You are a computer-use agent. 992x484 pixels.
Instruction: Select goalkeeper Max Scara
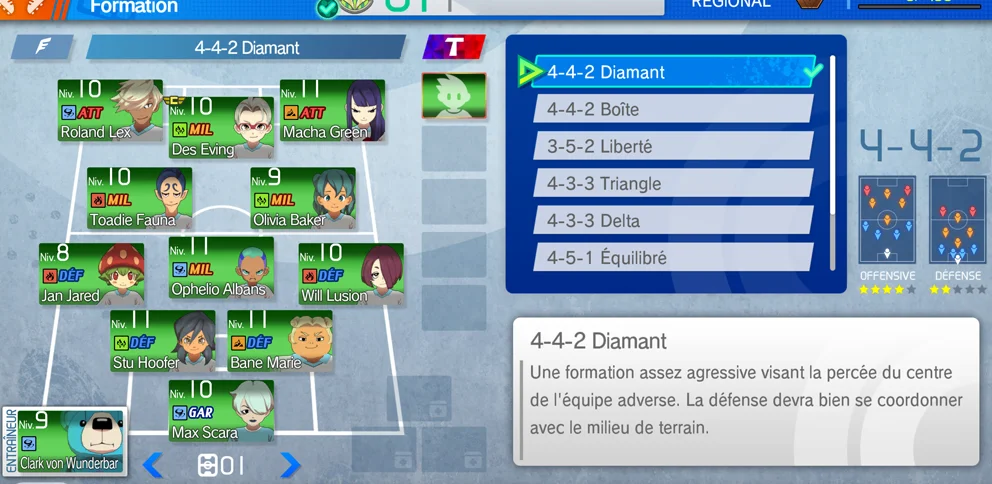pos(221,411)
